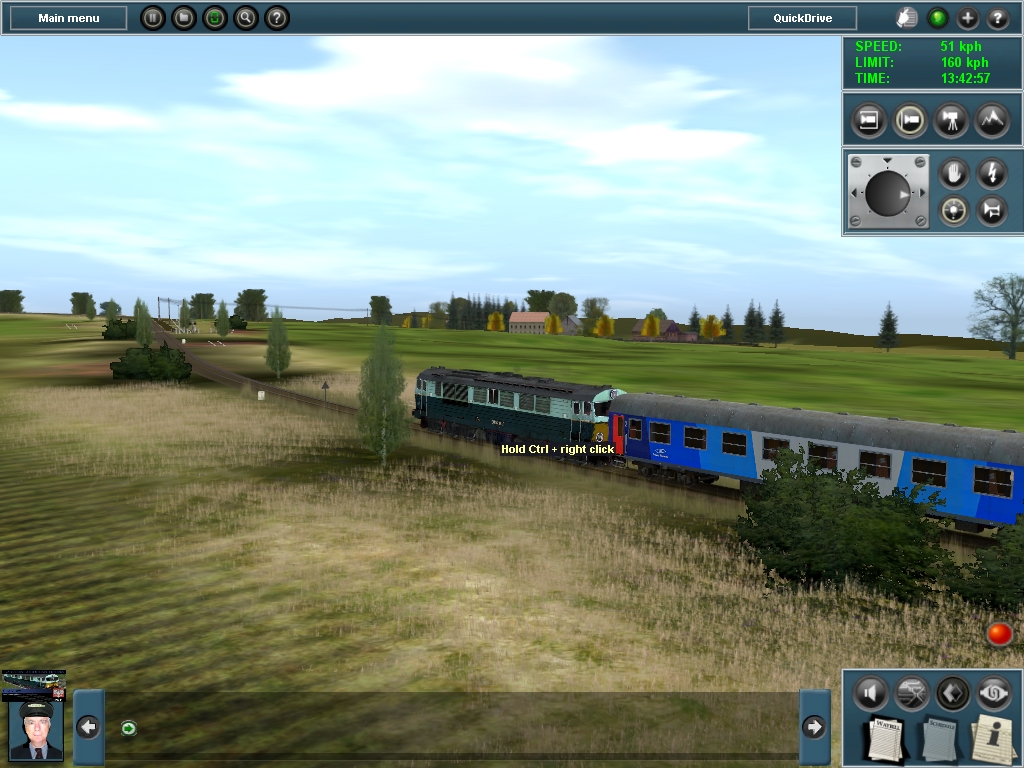Toggle the train headlight bulb button
The height and width of the screenshot is (768, 1024).
954,210
